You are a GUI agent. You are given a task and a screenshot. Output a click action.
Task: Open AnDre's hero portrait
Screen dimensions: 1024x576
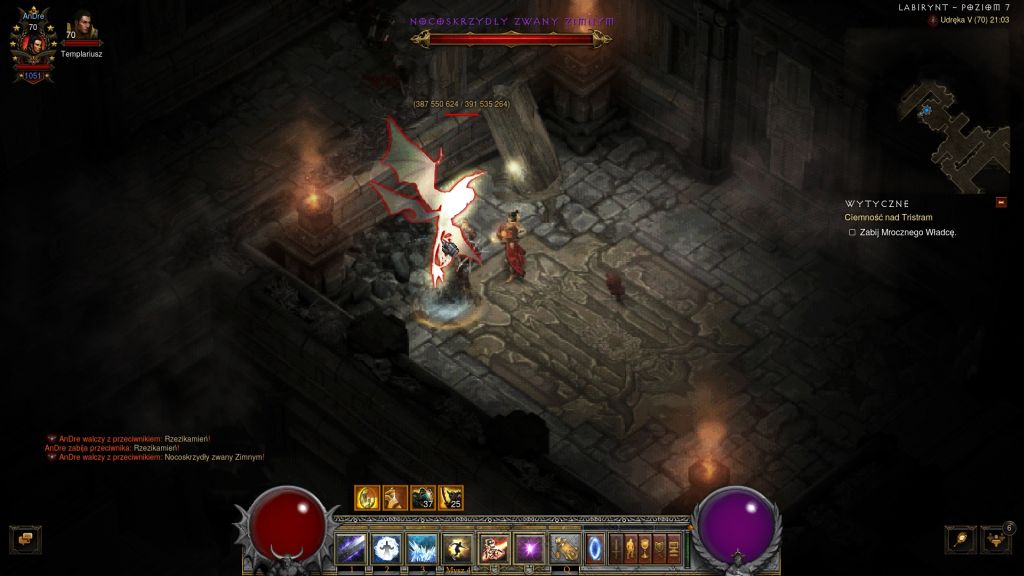point(32,45)
